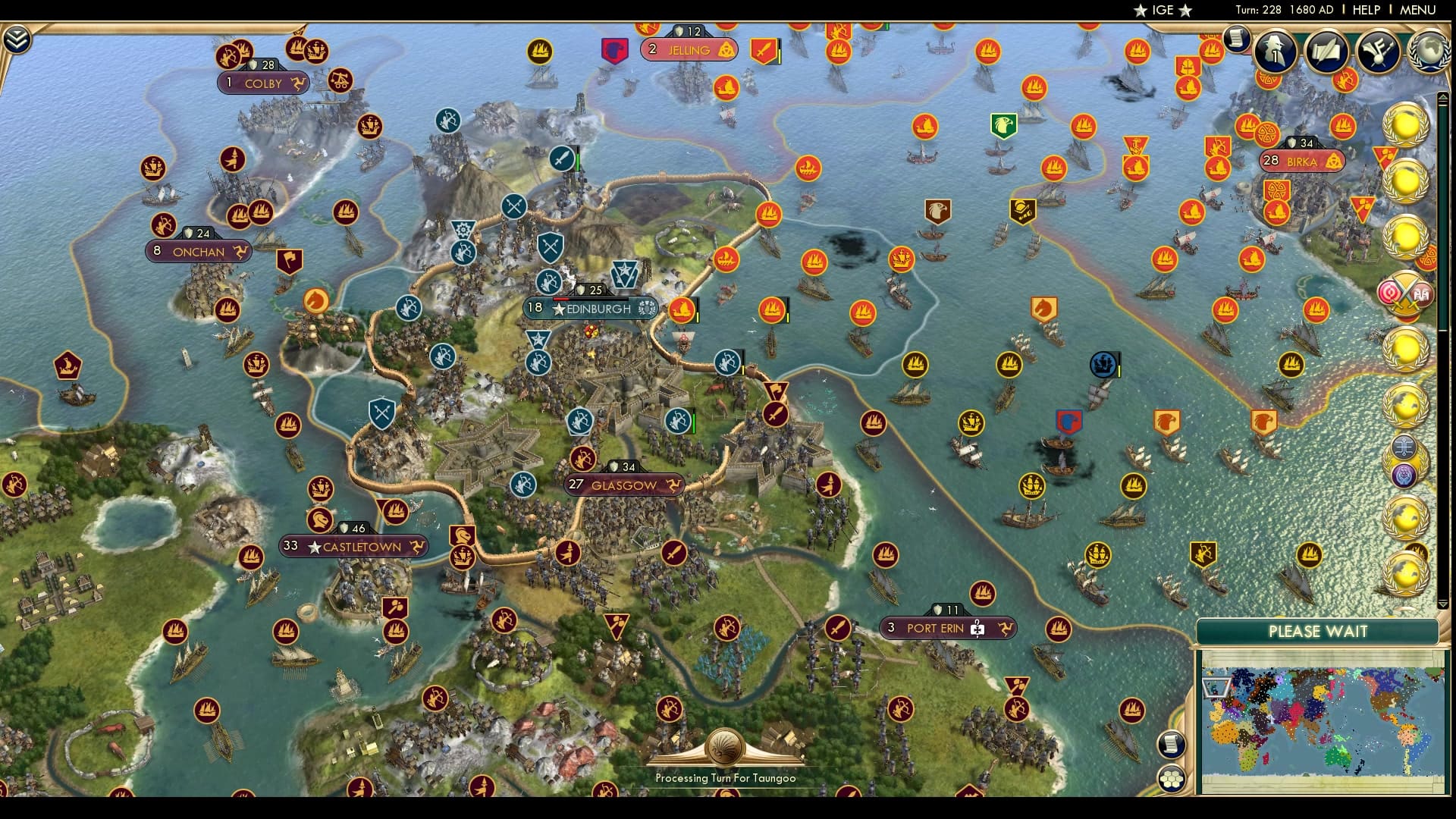Toggle Strategic View with the hex icon
The image size is (1456, 819).
(x=1172, y=775)
